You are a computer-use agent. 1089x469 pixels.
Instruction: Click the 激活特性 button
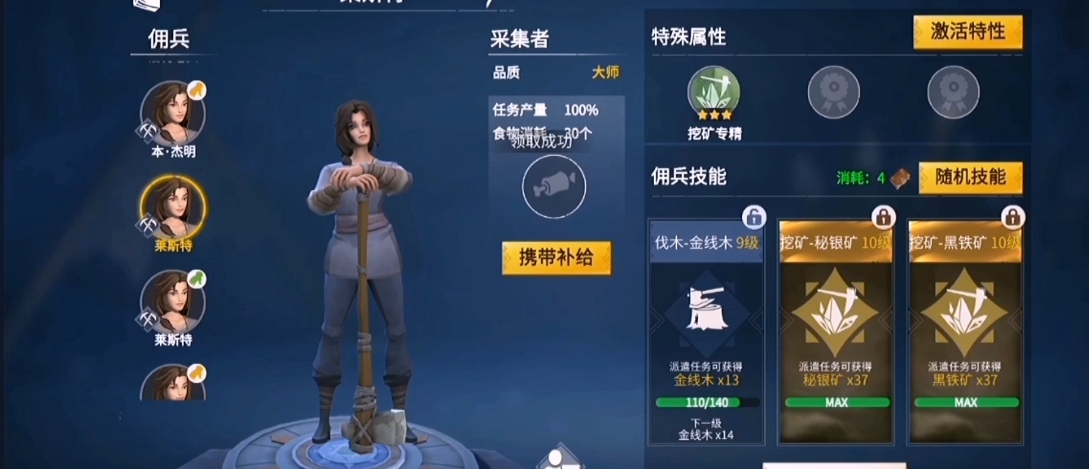(x=967, y=32)
